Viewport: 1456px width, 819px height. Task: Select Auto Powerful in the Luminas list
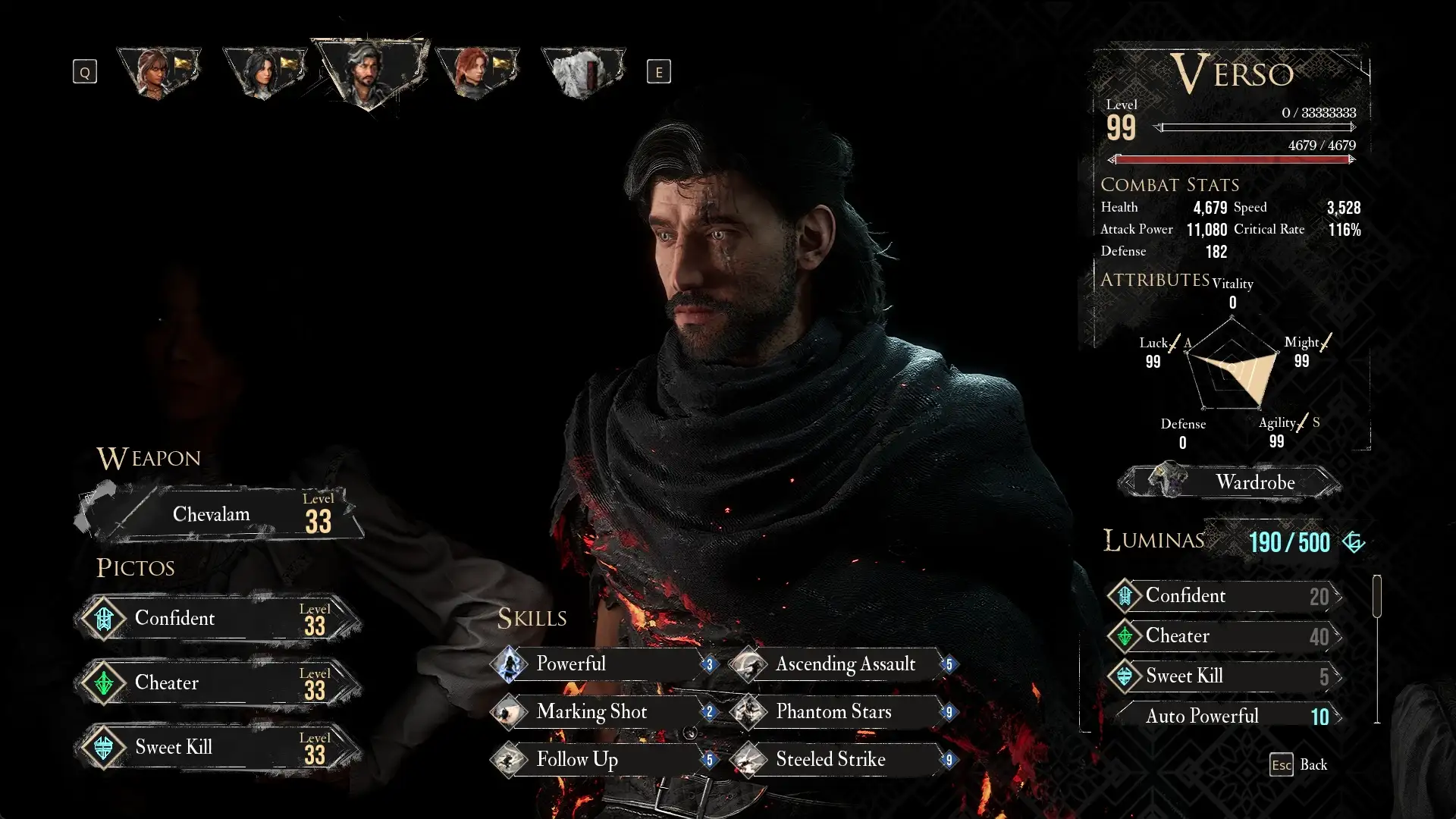click(1224, 717)
